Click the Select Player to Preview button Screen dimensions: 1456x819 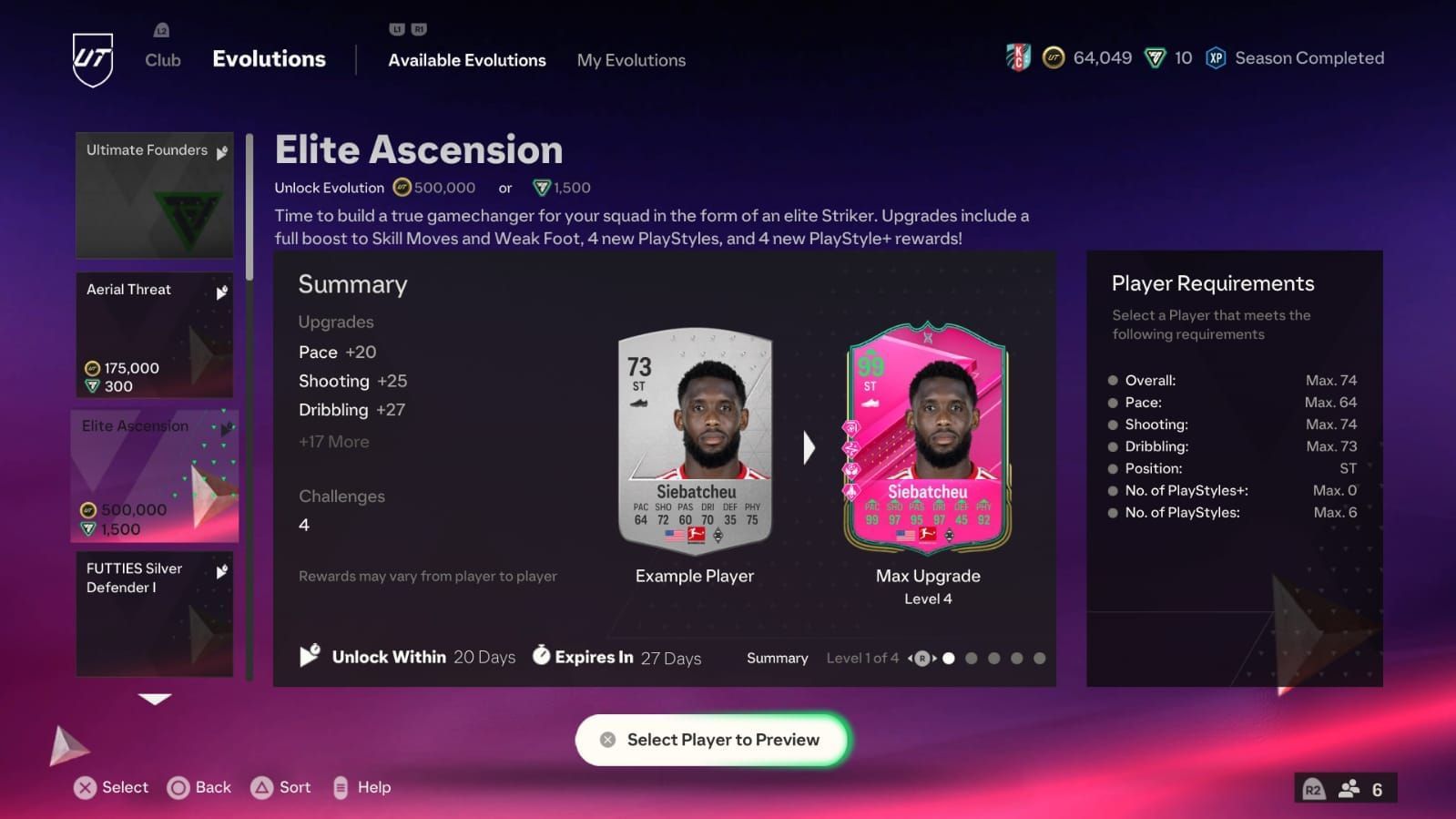tap(711, 740)
